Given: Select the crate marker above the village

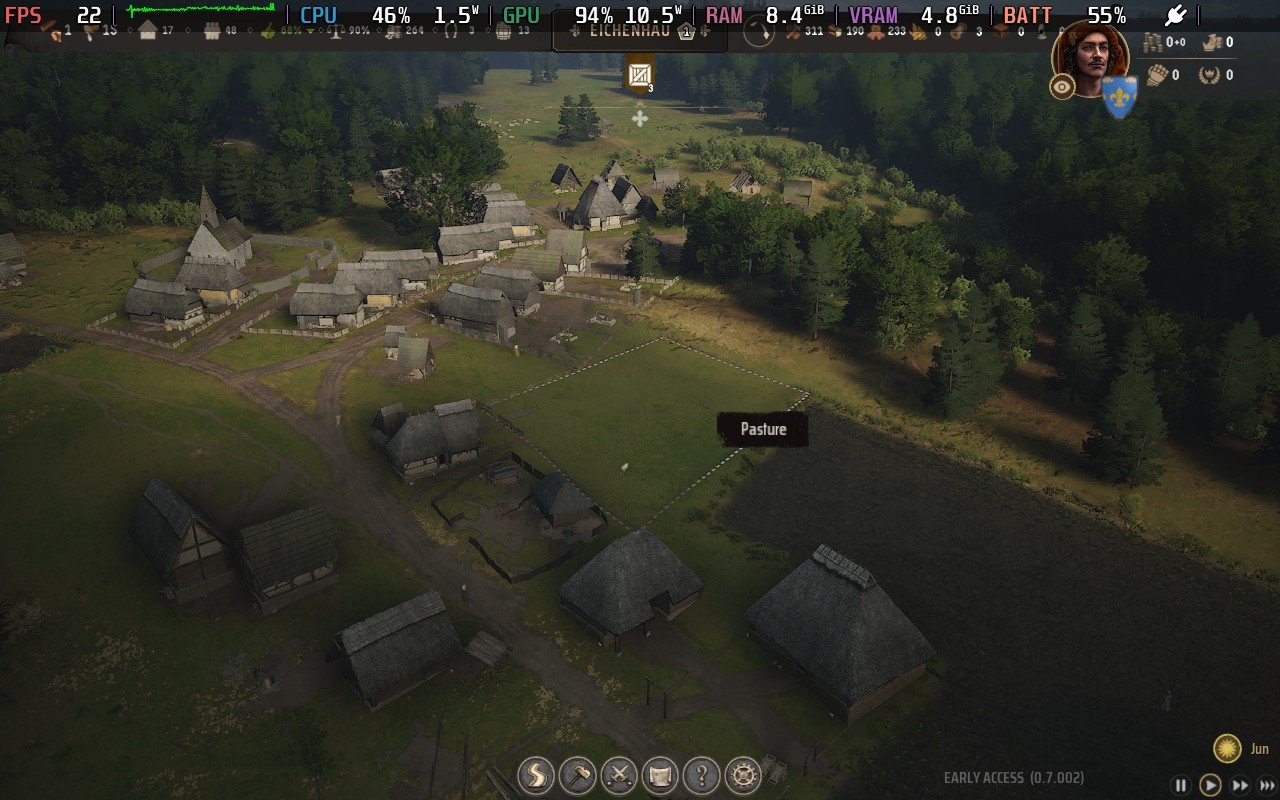Looking at the screenshot, I should coord(640,75).
